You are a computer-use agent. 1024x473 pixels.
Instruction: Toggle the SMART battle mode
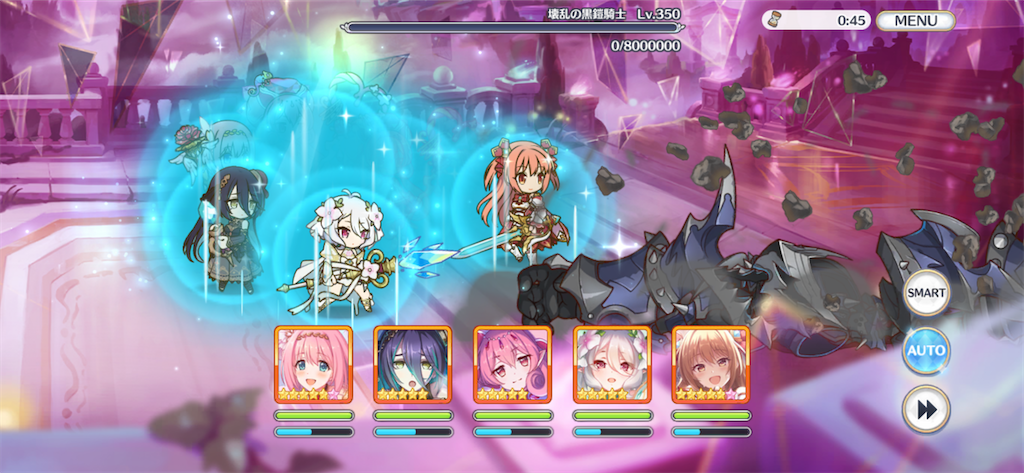pyautogui.click(x=926, y=294)
